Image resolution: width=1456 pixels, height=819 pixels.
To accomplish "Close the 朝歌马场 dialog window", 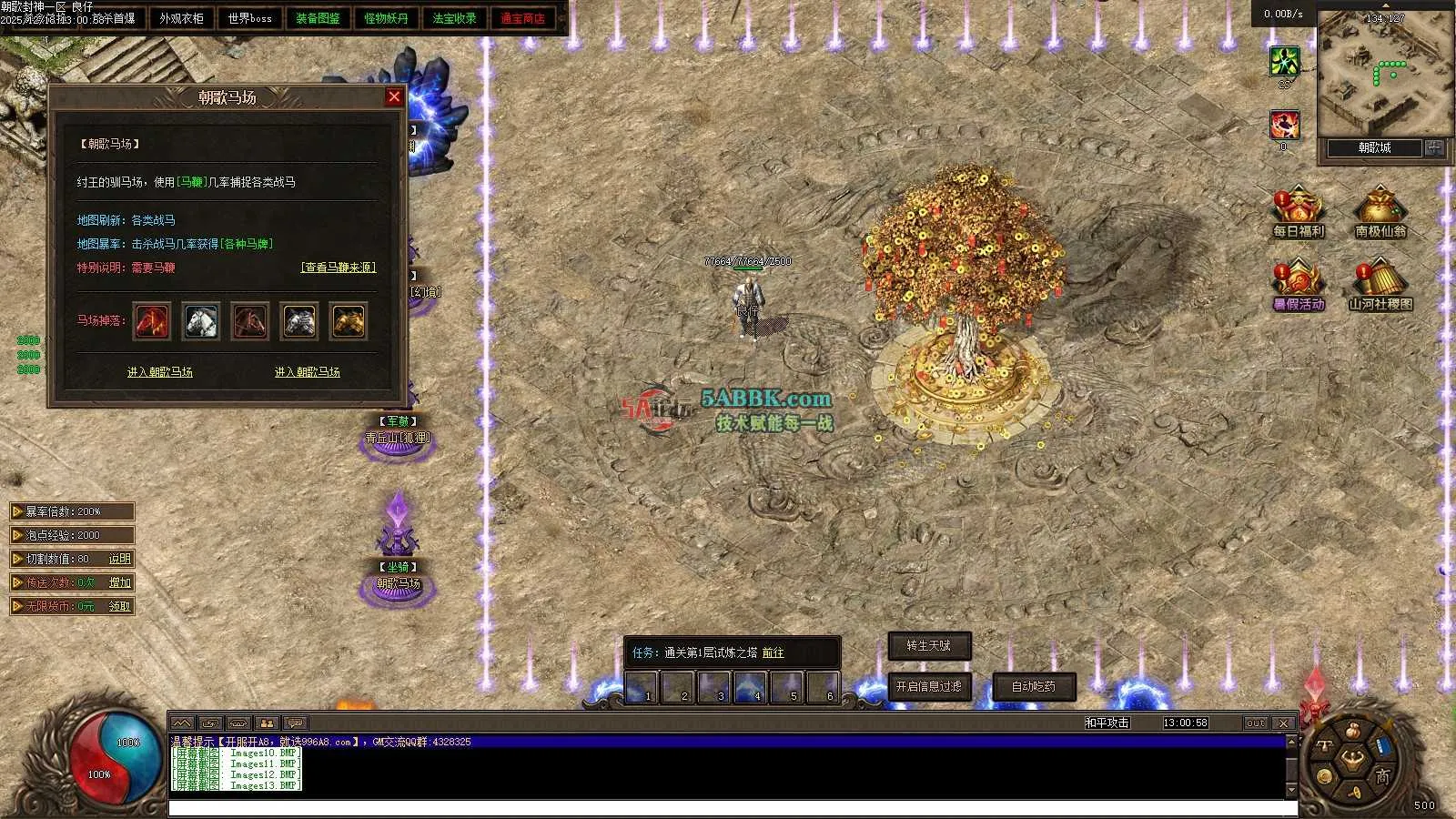I will click(x=394, y=97).
